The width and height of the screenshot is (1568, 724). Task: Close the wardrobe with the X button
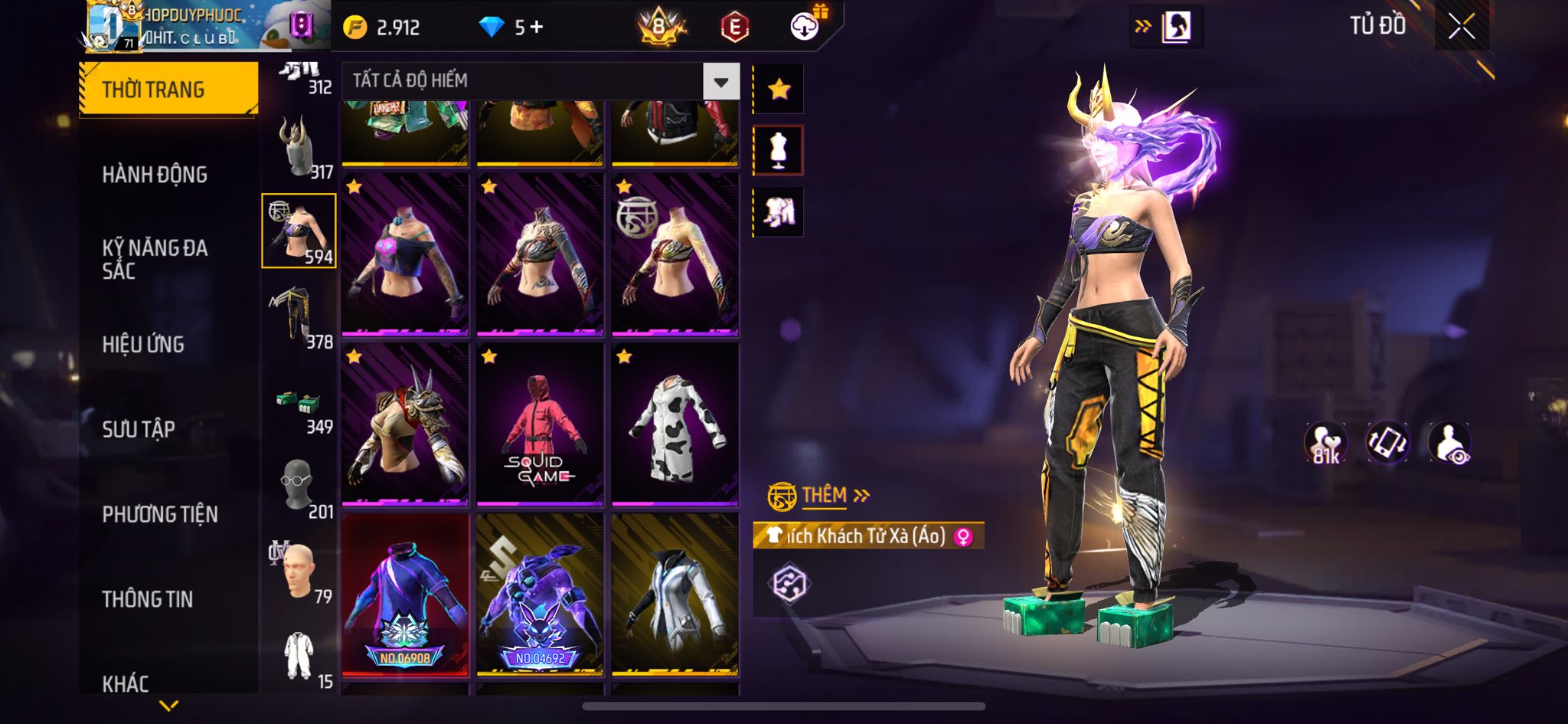tap(1461, 27)
